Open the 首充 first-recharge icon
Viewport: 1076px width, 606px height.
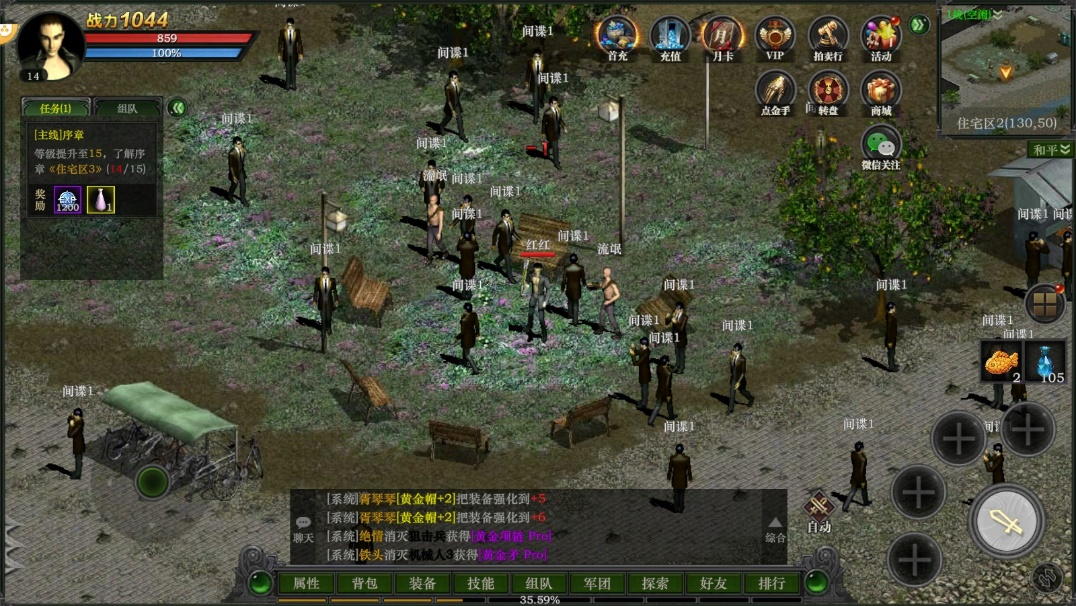click(x=617, y=37)
